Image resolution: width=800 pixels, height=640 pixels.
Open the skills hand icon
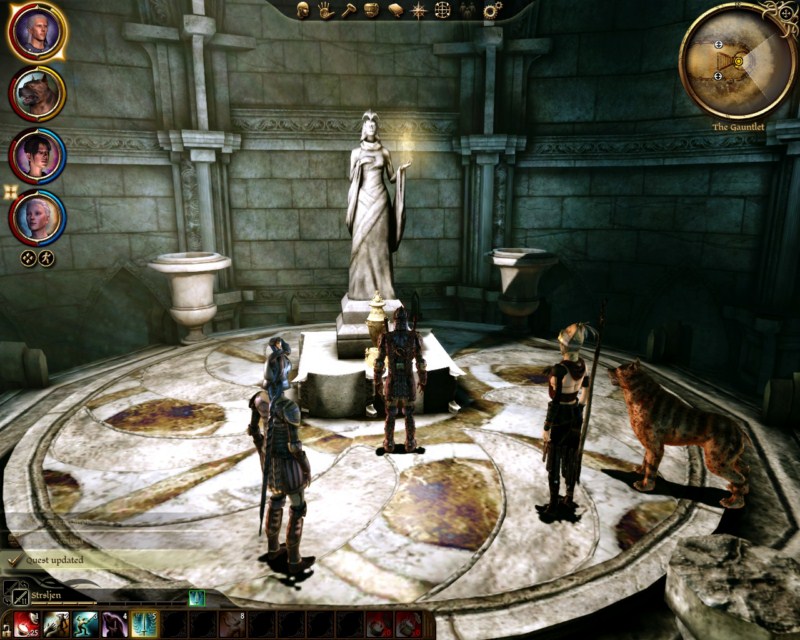click(326, 11)
